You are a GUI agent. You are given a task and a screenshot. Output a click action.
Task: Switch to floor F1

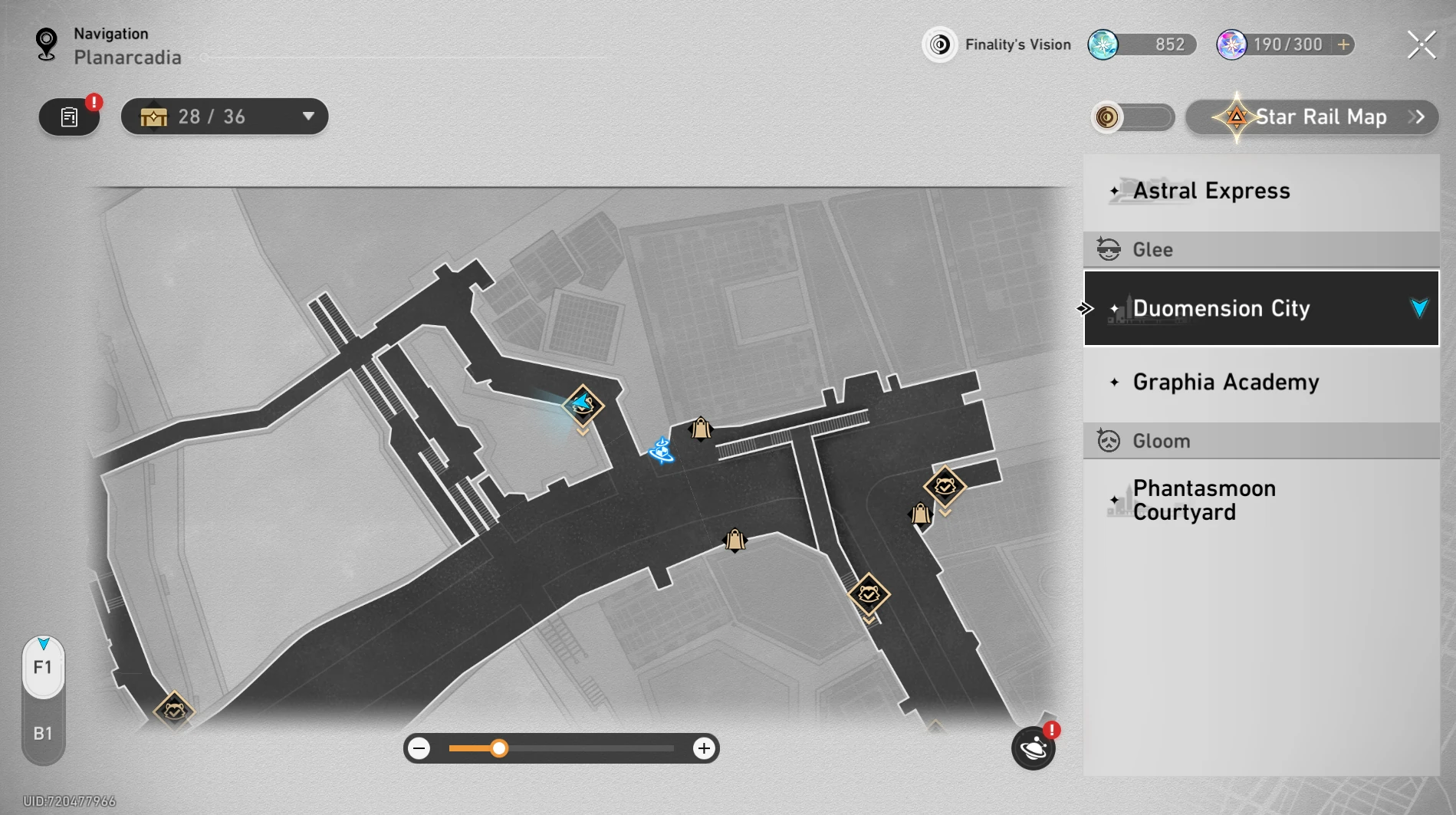point(43,668)
